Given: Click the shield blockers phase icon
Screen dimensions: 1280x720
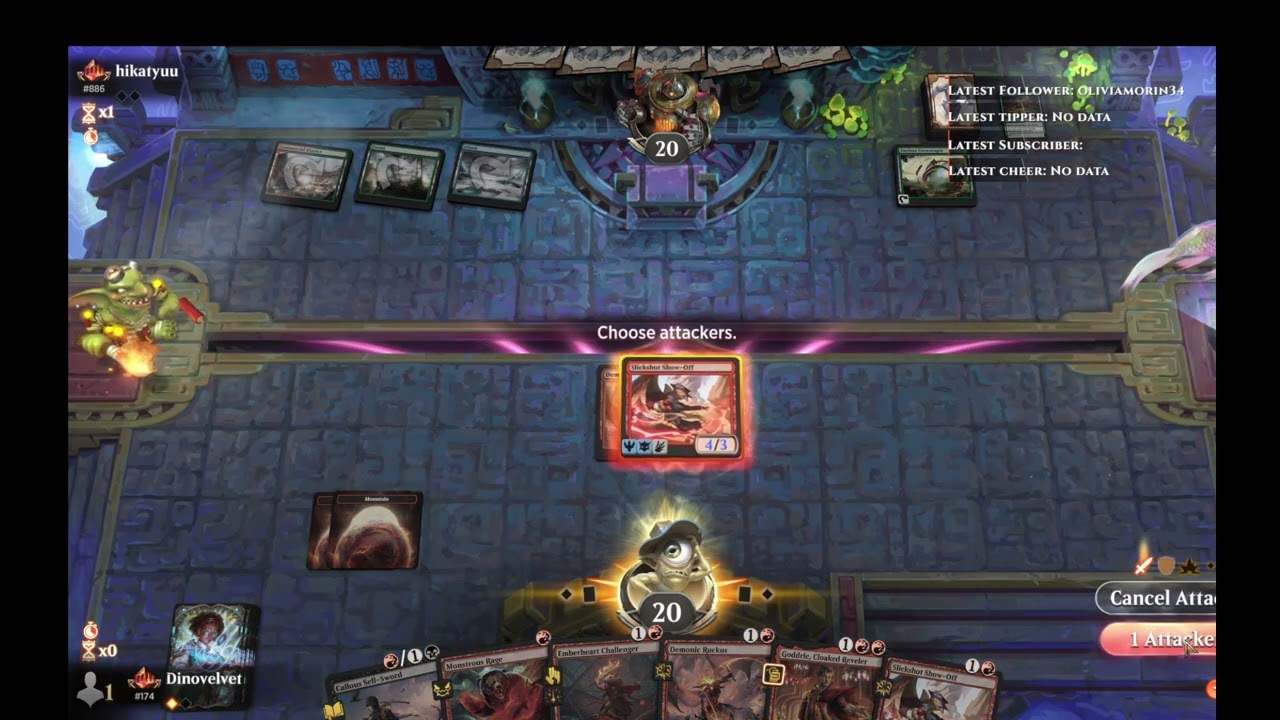Looking at the screenshot, I should 1166,567.
